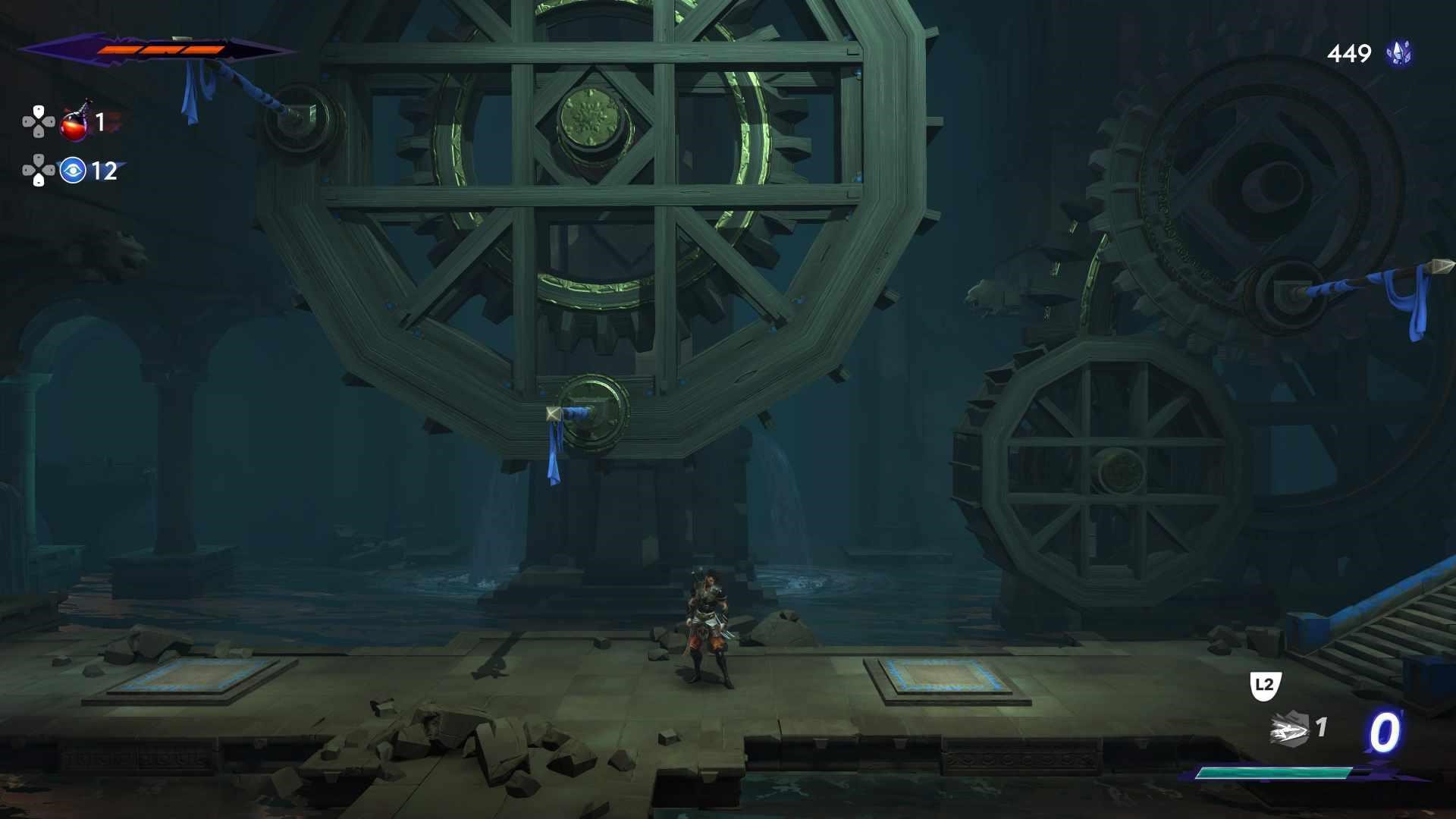Select the blue eye memory shard icon
The image size is (1456, 819).
pyautogui.click(x=73, y=171)
